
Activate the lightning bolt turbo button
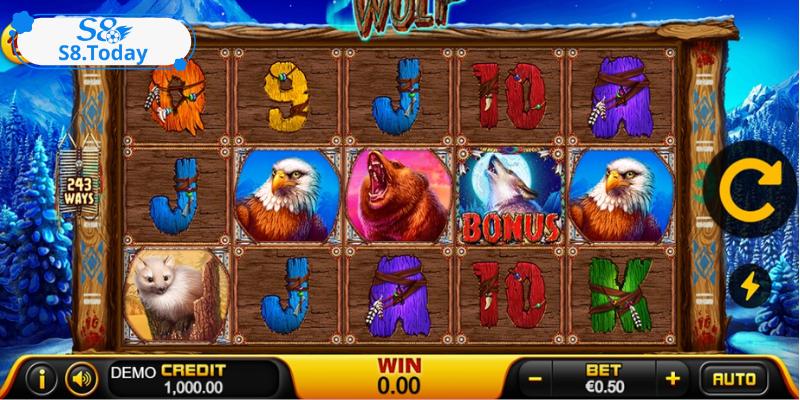[750, 287]
